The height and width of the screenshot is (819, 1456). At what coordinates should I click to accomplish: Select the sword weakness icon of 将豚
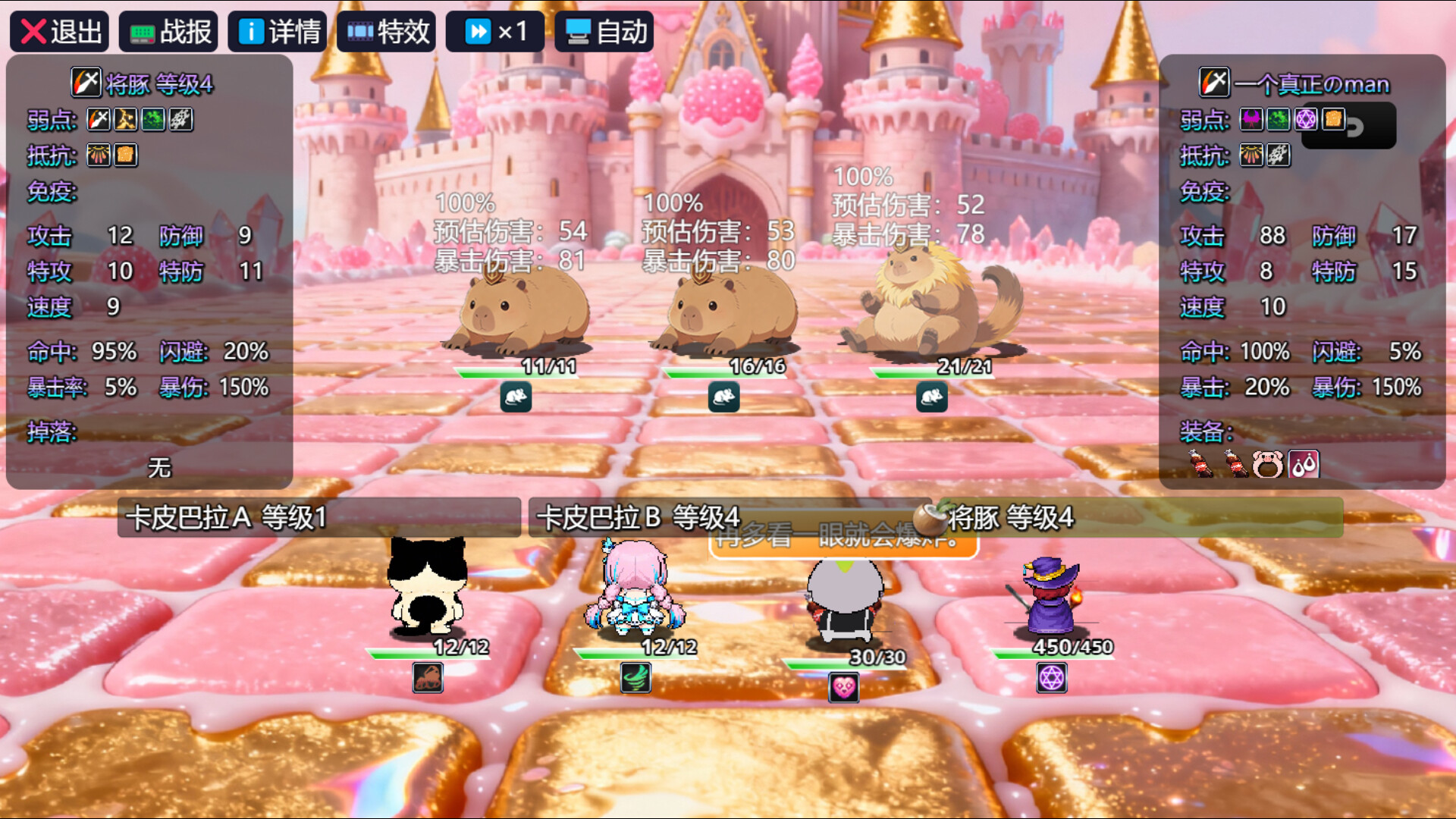[x=99, y=119]
